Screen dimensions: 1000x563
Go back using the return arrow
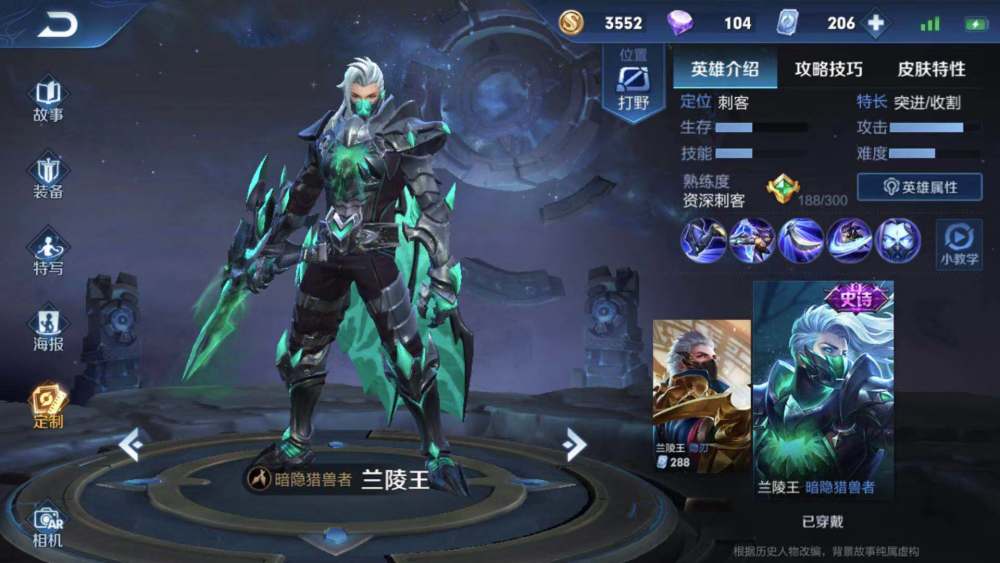pyautogui.click(x=57, y=24)
